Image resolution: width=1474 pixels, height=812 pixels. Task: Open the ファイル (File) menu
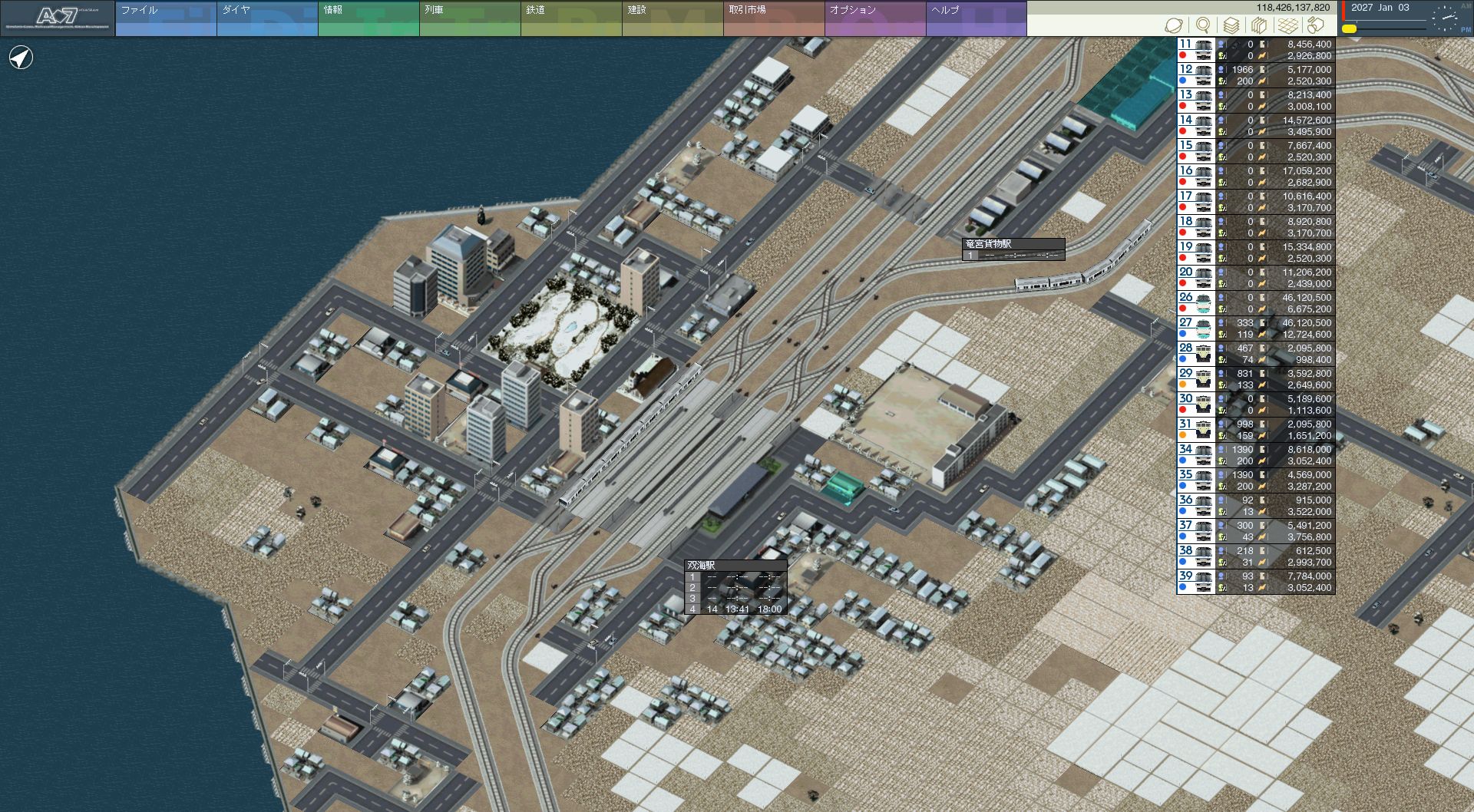(165, 18)
